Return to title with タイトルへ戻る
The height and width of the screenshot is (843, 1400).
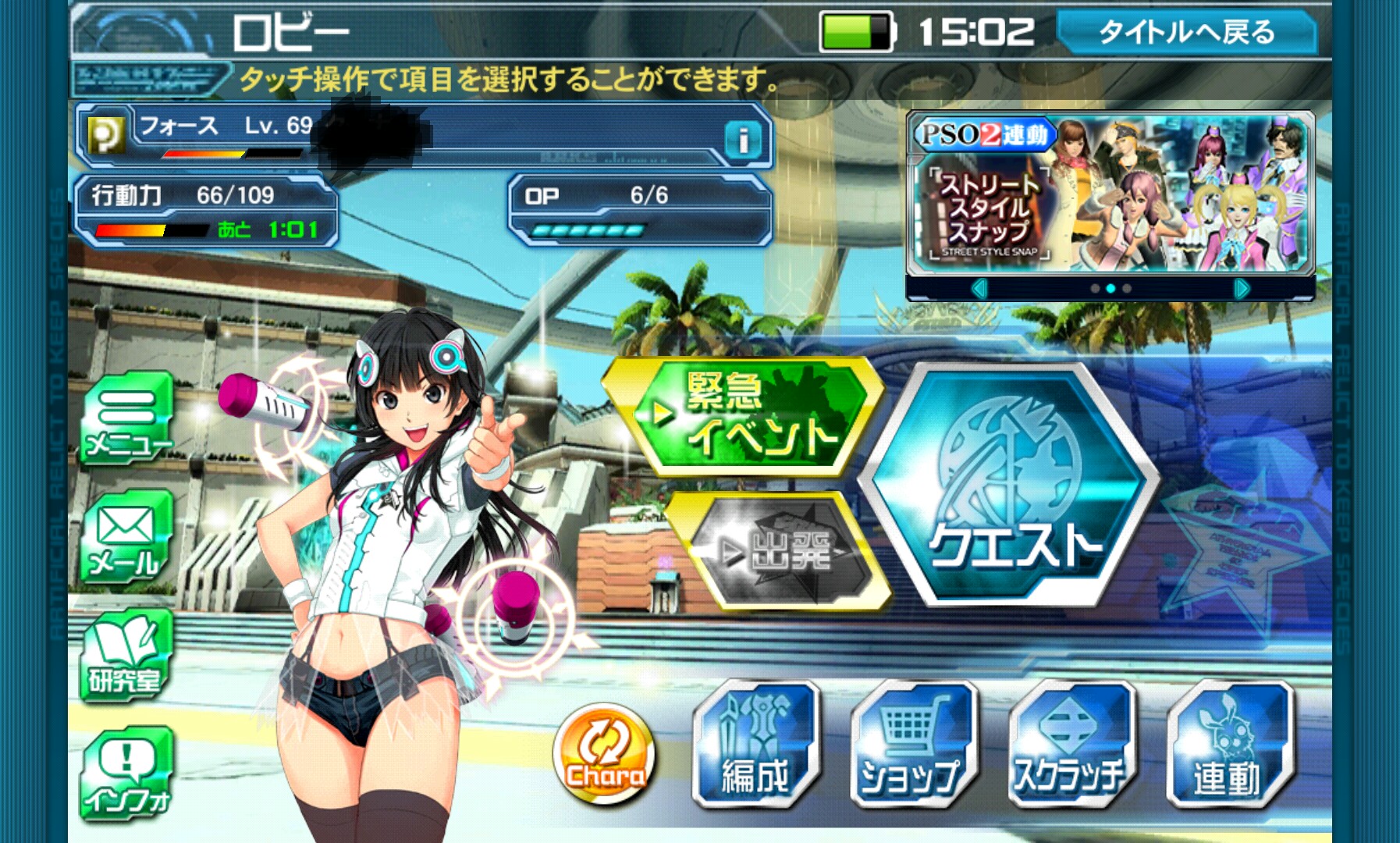click(x=1186, y=32)
